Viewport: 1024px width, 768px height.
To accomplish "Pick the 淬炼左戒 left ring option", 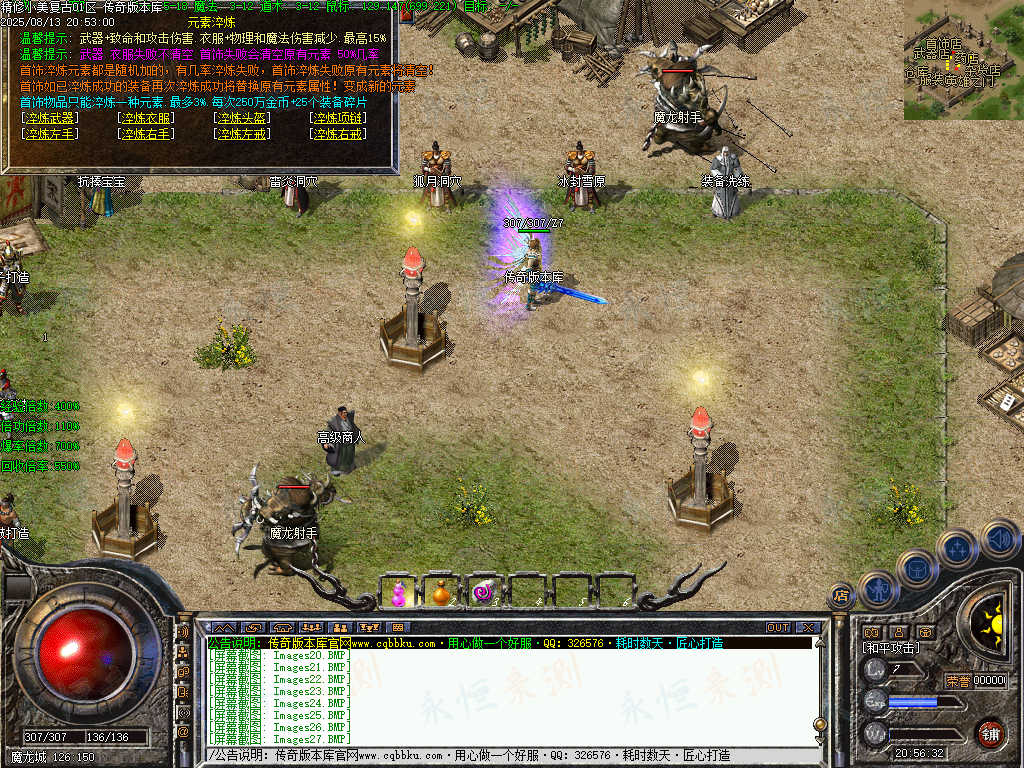I will coord(242,133).
